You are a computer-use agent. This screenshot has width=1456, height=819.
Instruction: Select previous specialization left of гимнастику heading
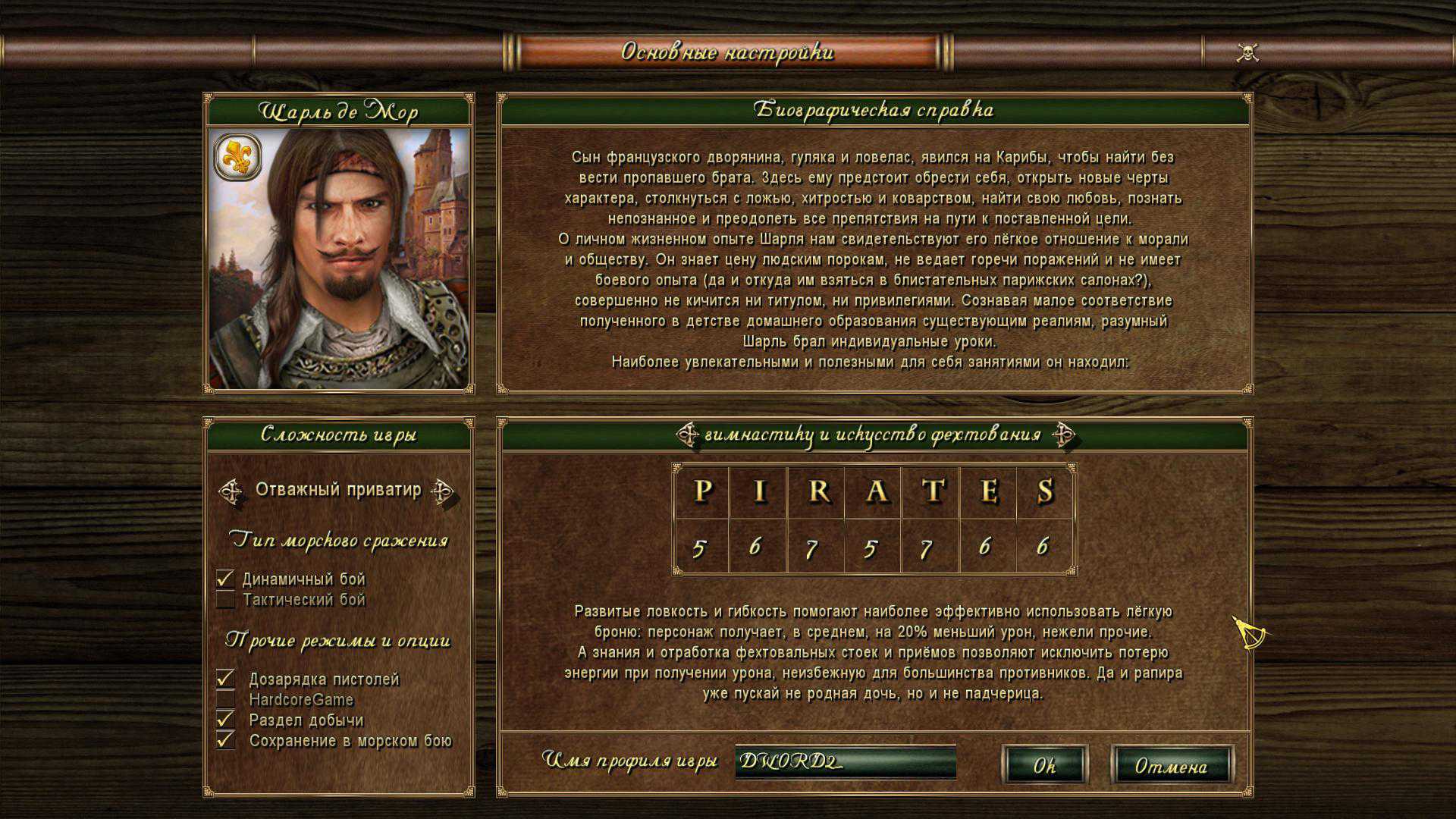[x=687, y=435]
